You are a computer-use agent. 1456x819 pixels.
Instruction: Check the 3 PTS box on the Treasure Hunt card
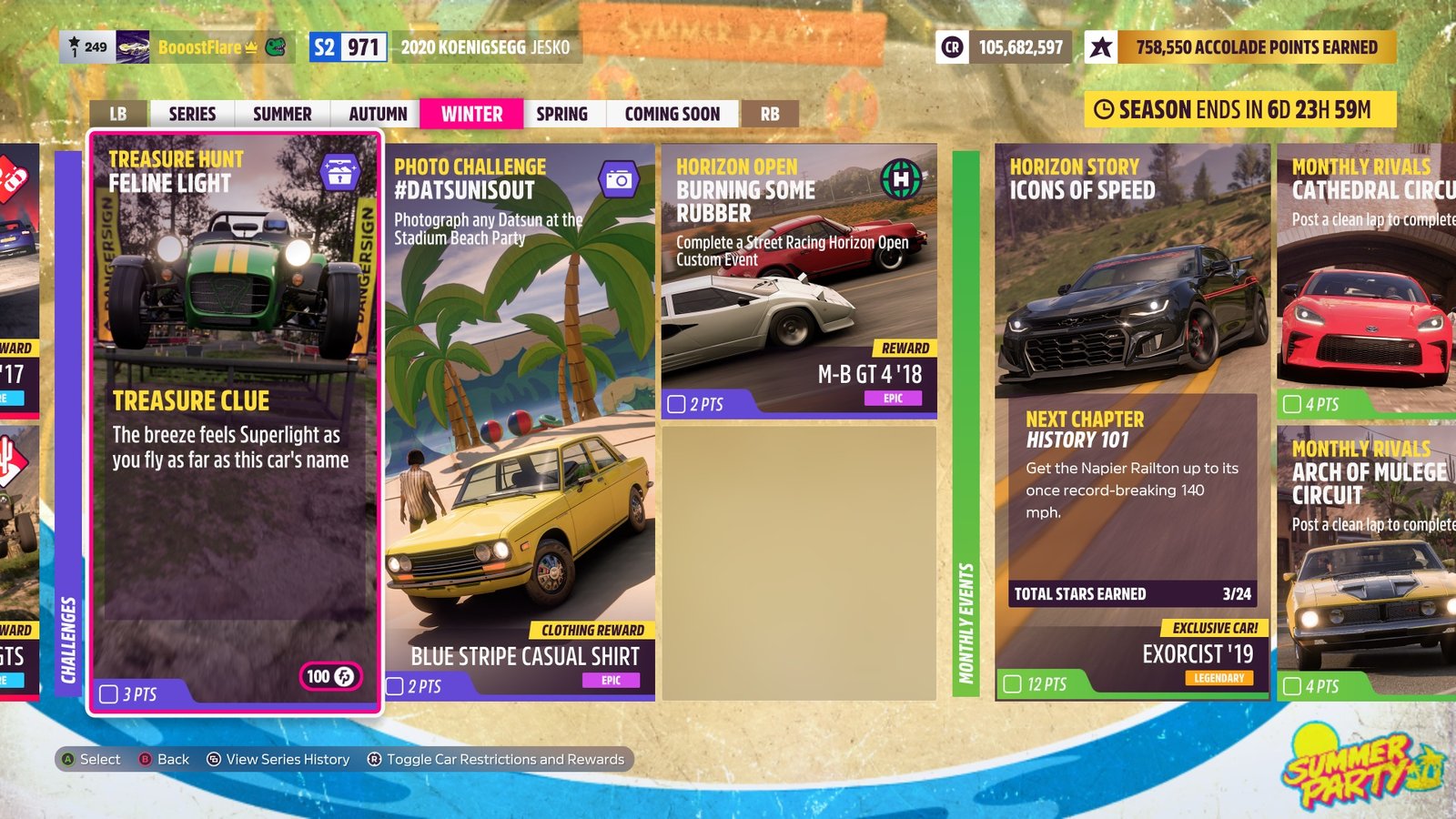106,693
